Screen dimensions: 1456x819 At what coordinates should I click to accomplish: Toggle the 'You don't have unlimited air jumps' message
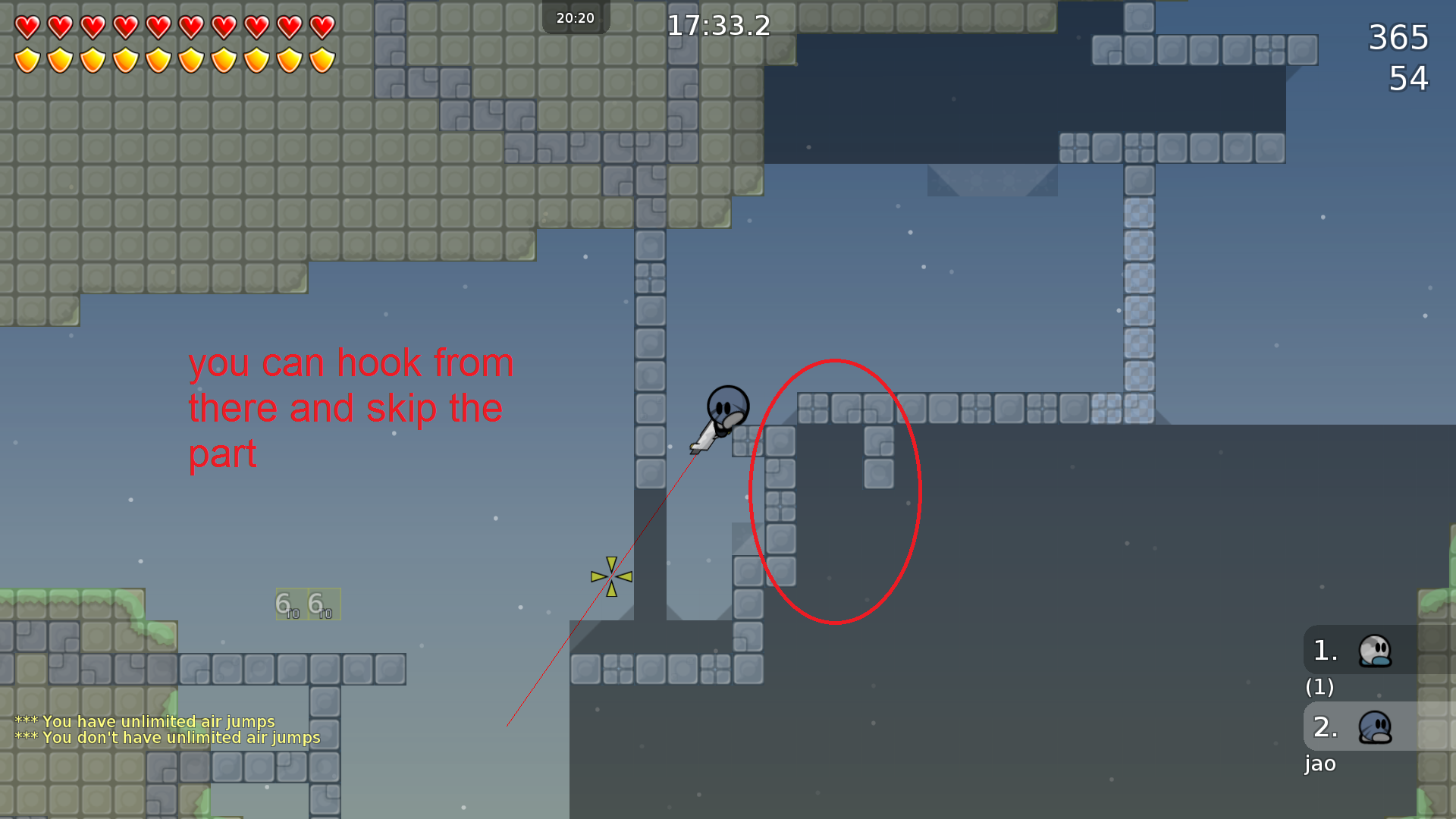(168, 737)
